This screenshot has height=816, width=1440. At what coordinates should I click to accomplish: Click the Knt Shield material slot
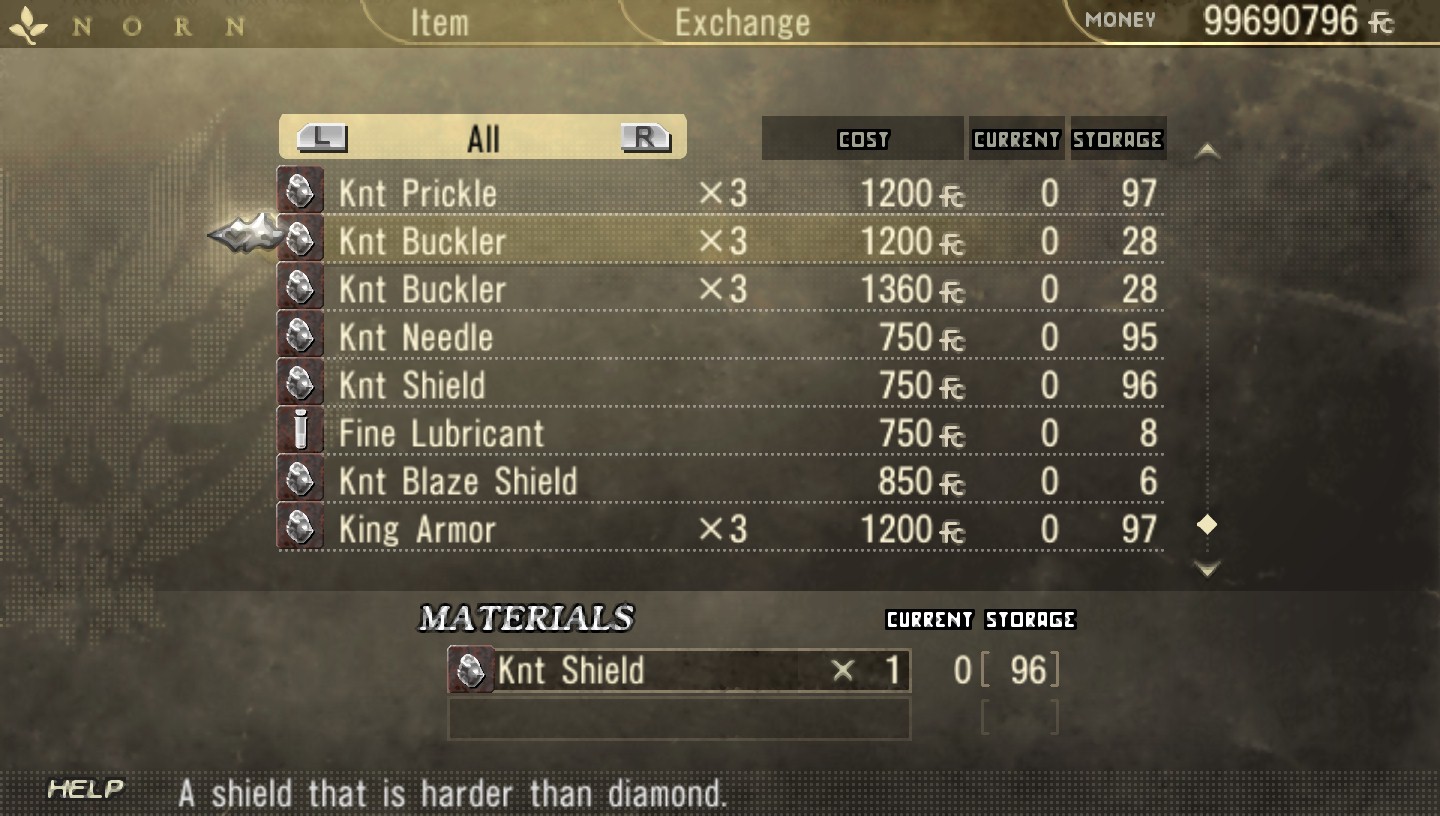coord(678,670)
